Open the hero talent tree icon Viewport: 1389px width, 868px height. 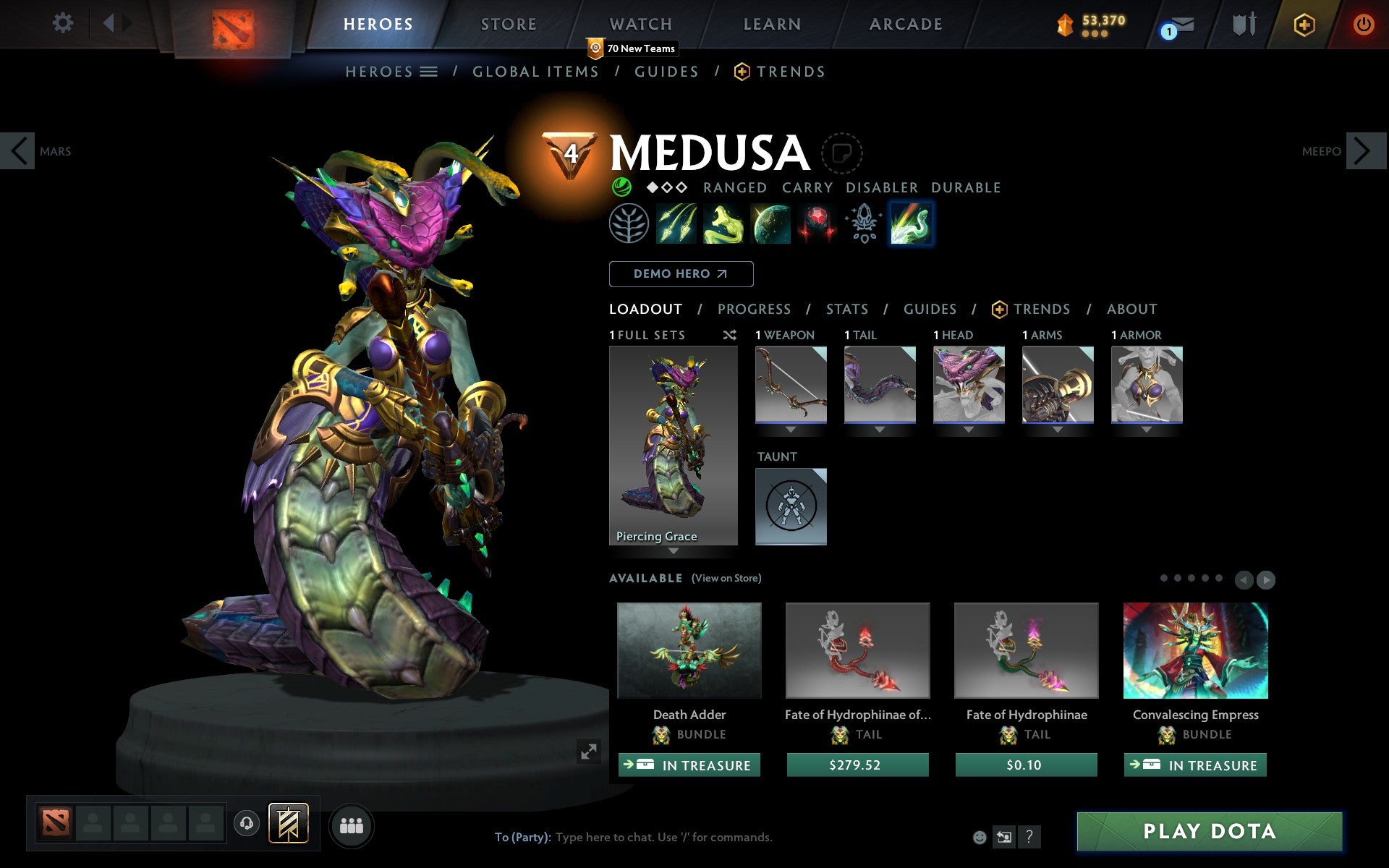point(629,224)
